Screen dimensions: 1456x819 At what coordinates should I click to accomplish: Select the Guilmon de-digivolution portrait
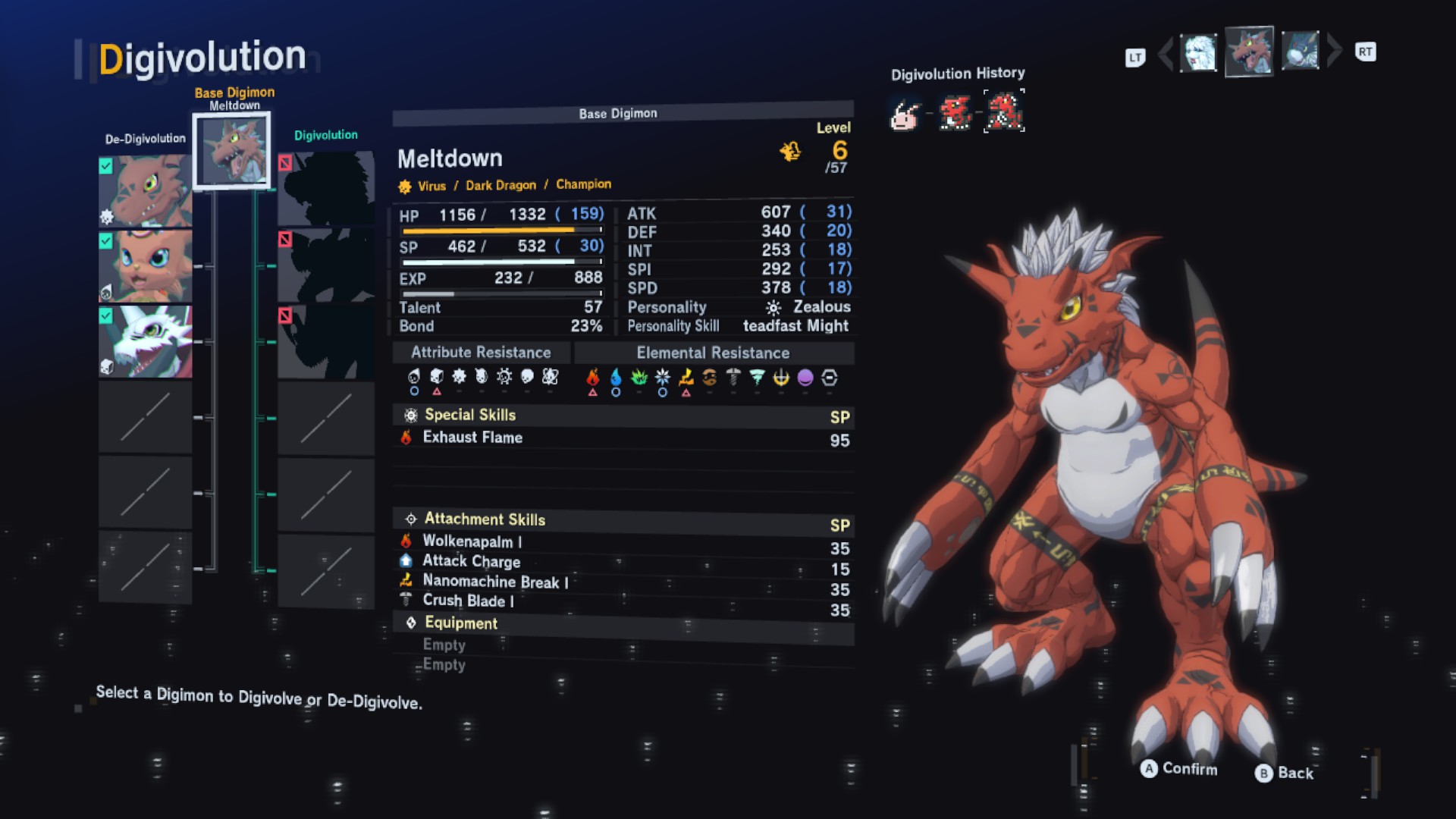click(145, 190)
